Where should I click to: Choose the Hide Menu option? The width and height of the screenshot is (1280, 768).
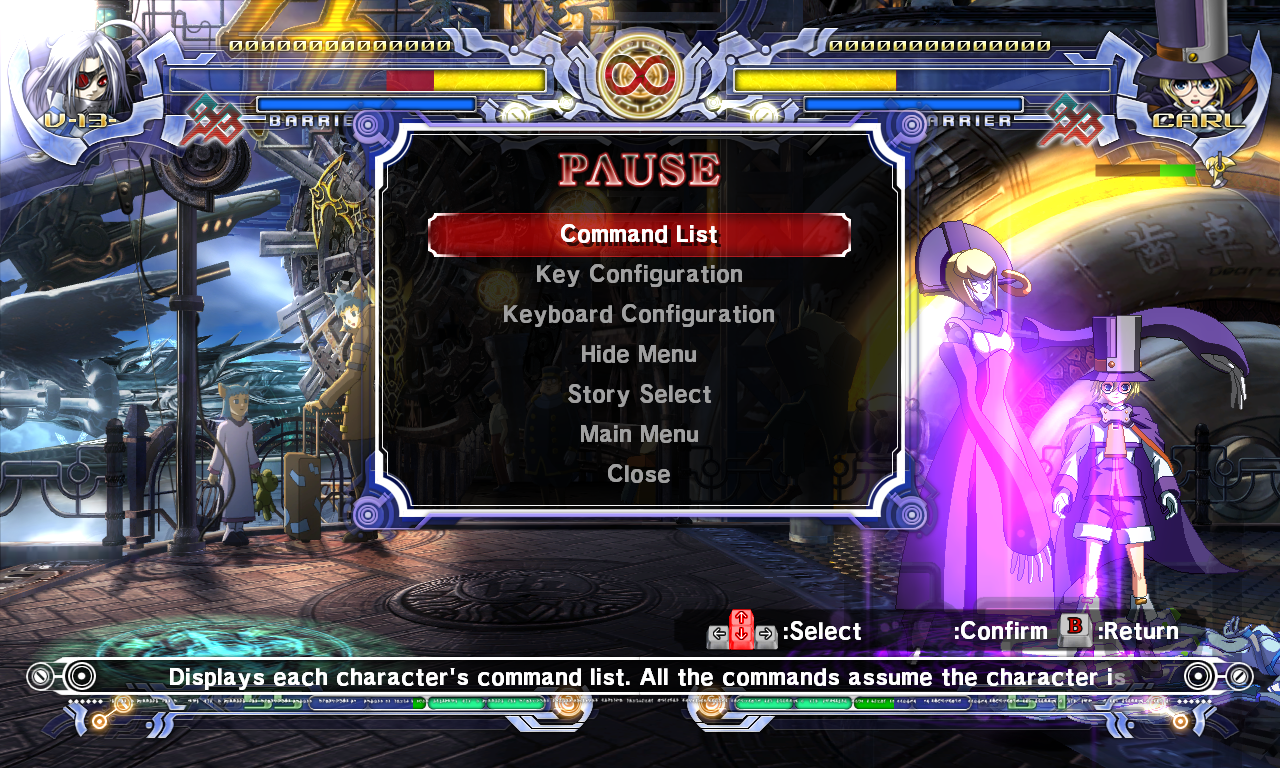pyautogui.click(x=639, y=354)
